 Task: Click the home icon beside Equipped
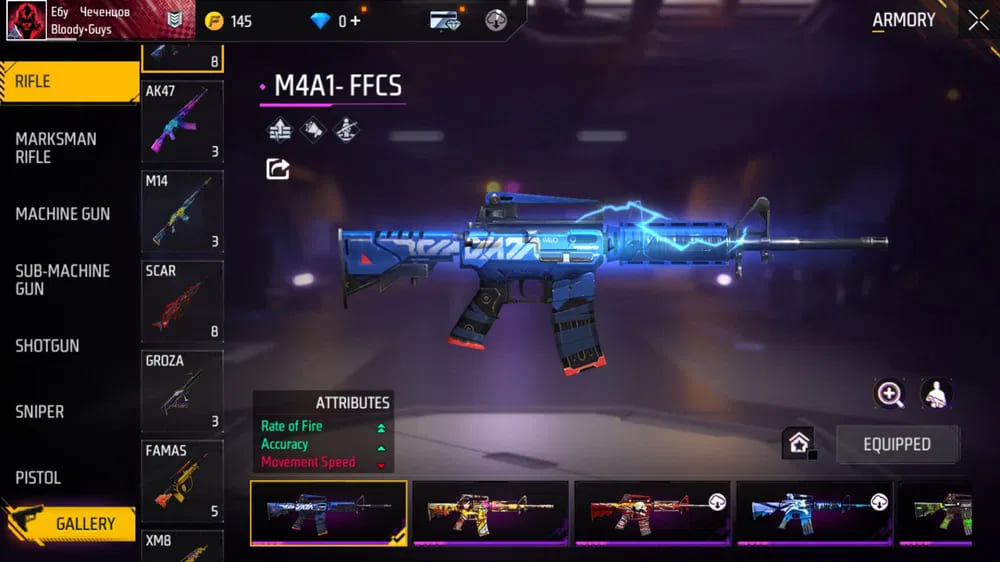click(x=799, y=443)
